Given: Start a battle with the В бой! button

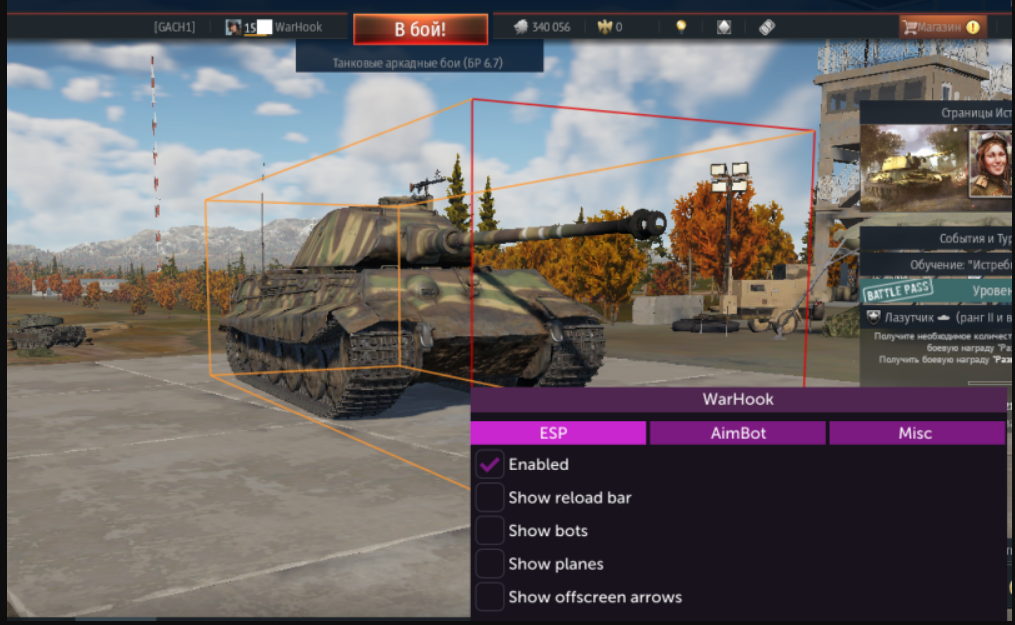Looking at the screenshot, I should 420,29.
